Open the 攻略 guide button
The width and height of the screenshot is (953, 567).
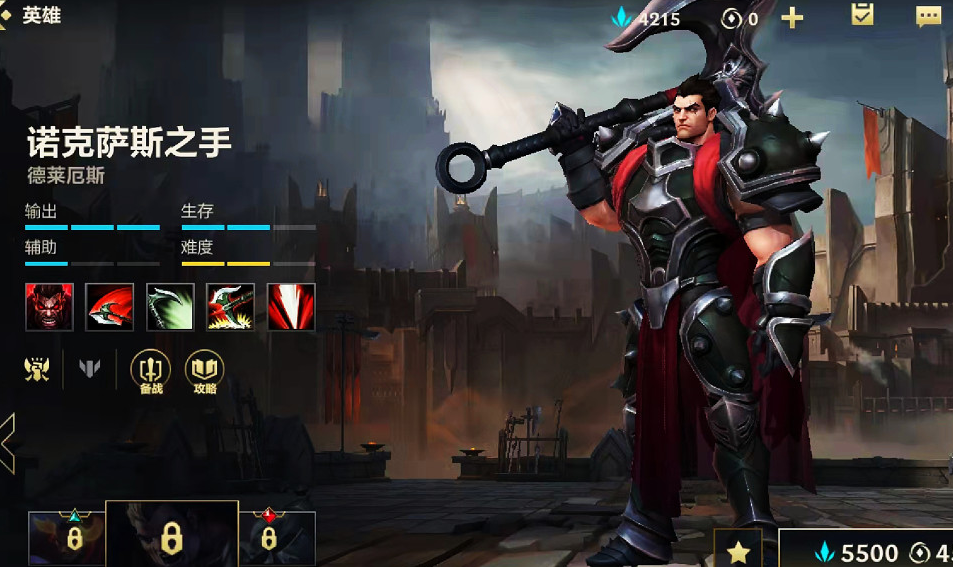click(x=204, y=372)
